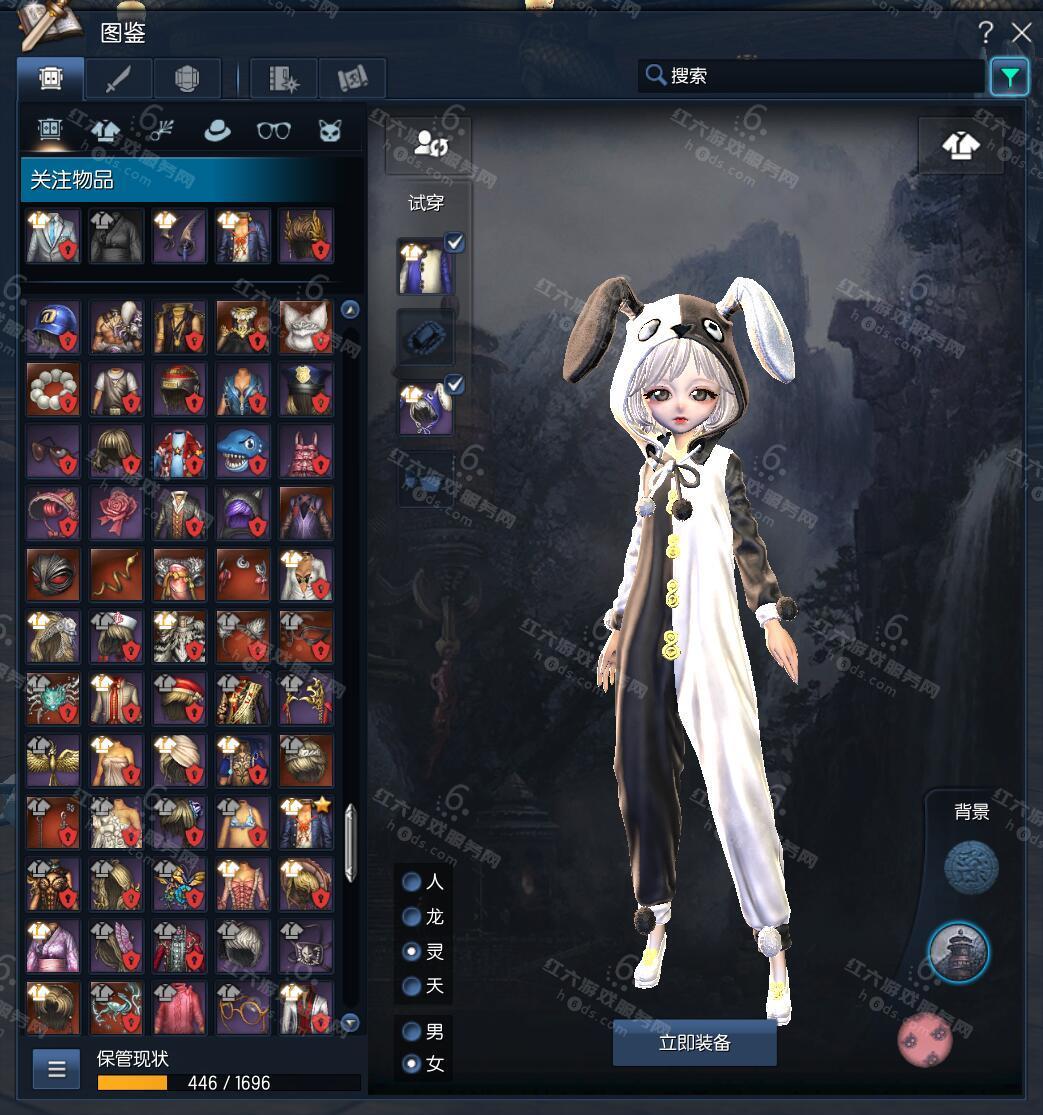Select the 天 race option

pyautogui.click(x=411, y=986)
